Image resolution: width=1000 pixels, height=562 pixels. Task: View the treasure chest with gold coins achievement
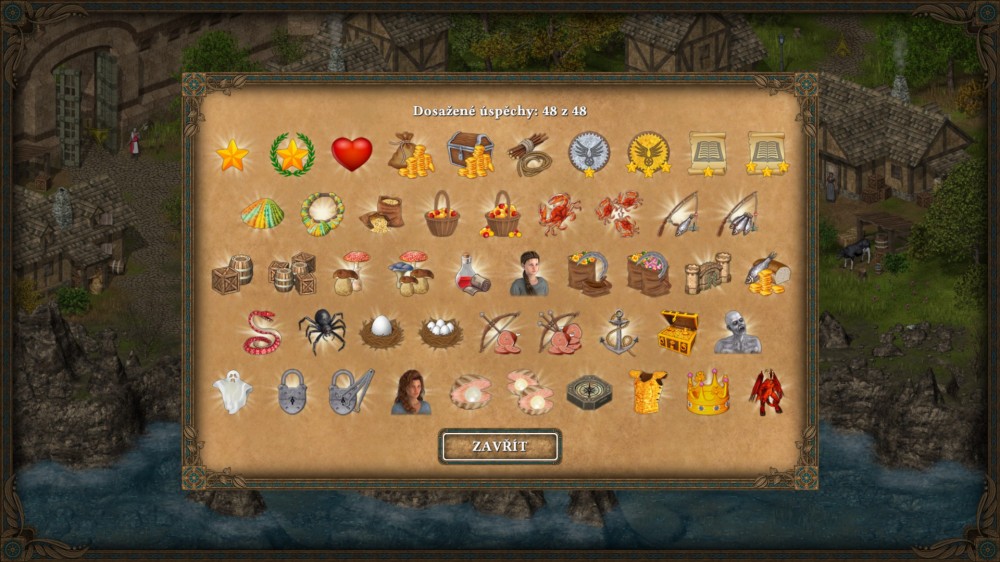point(469,154)
